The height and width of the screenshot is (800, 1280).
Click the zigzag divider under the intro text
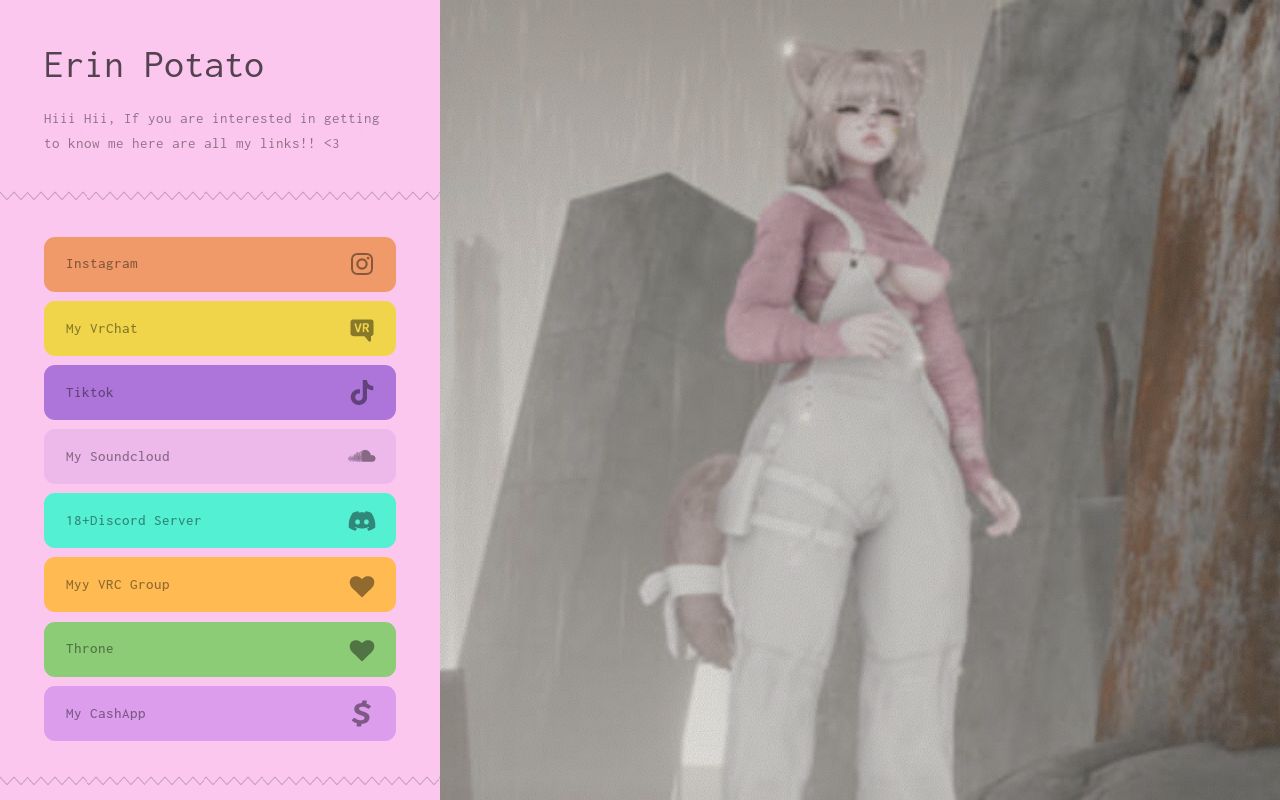tap(220, 196)
